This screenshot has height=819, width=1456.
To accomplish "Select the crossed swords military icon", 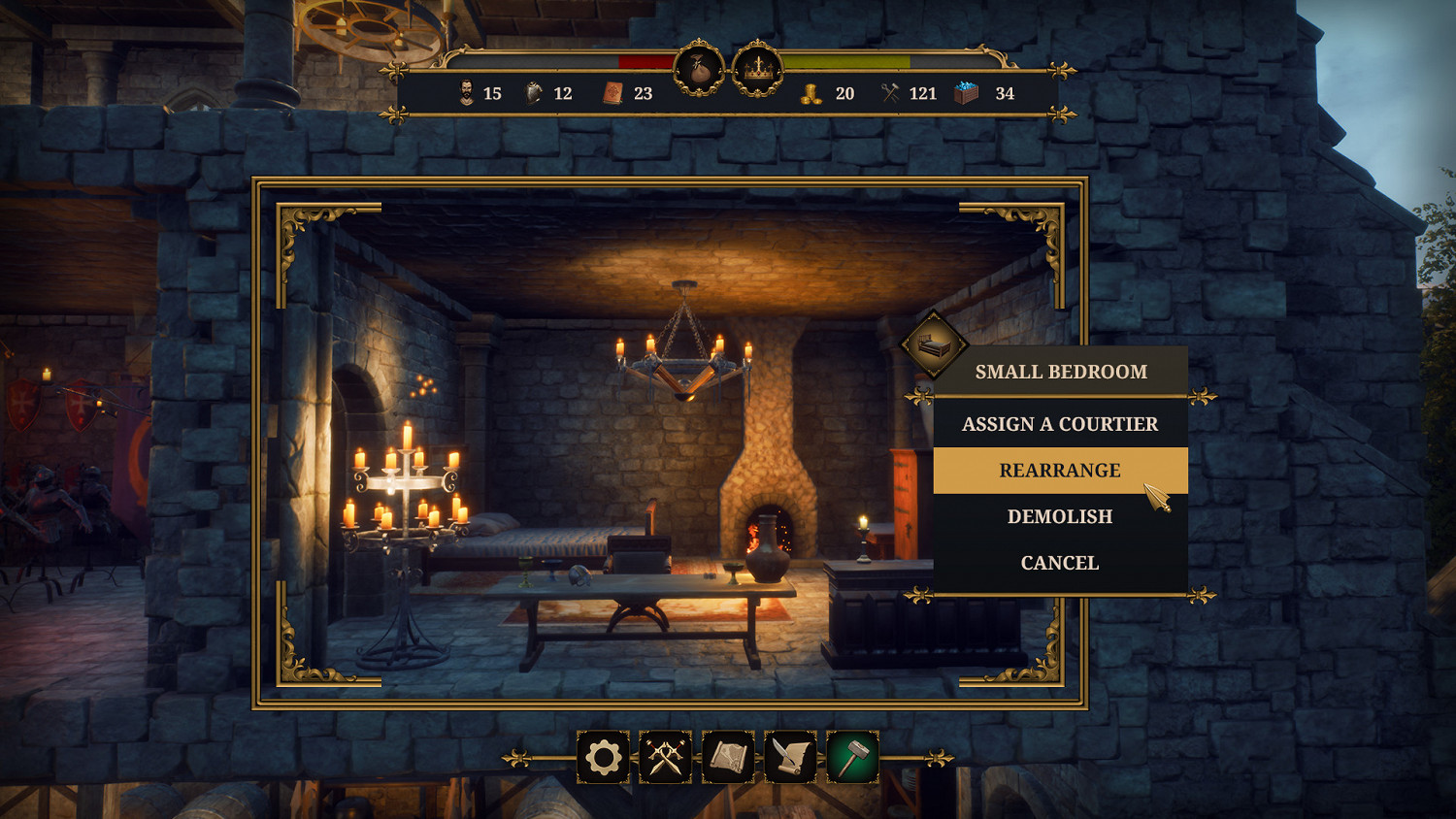I will pos(667,757).
